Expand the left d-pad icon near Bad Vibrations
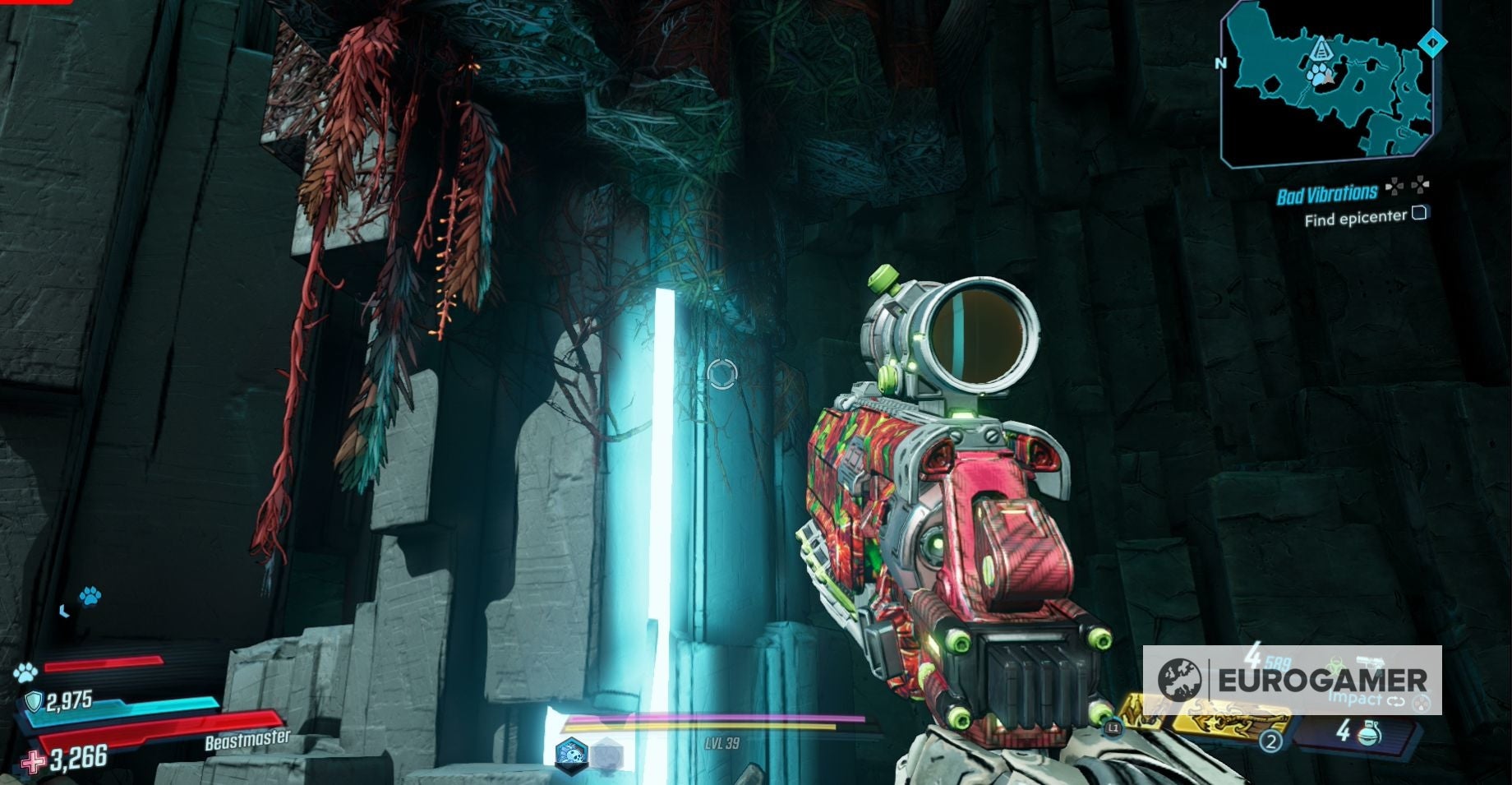Viewport: 1512px width, 785px height. coord(1394,187)
